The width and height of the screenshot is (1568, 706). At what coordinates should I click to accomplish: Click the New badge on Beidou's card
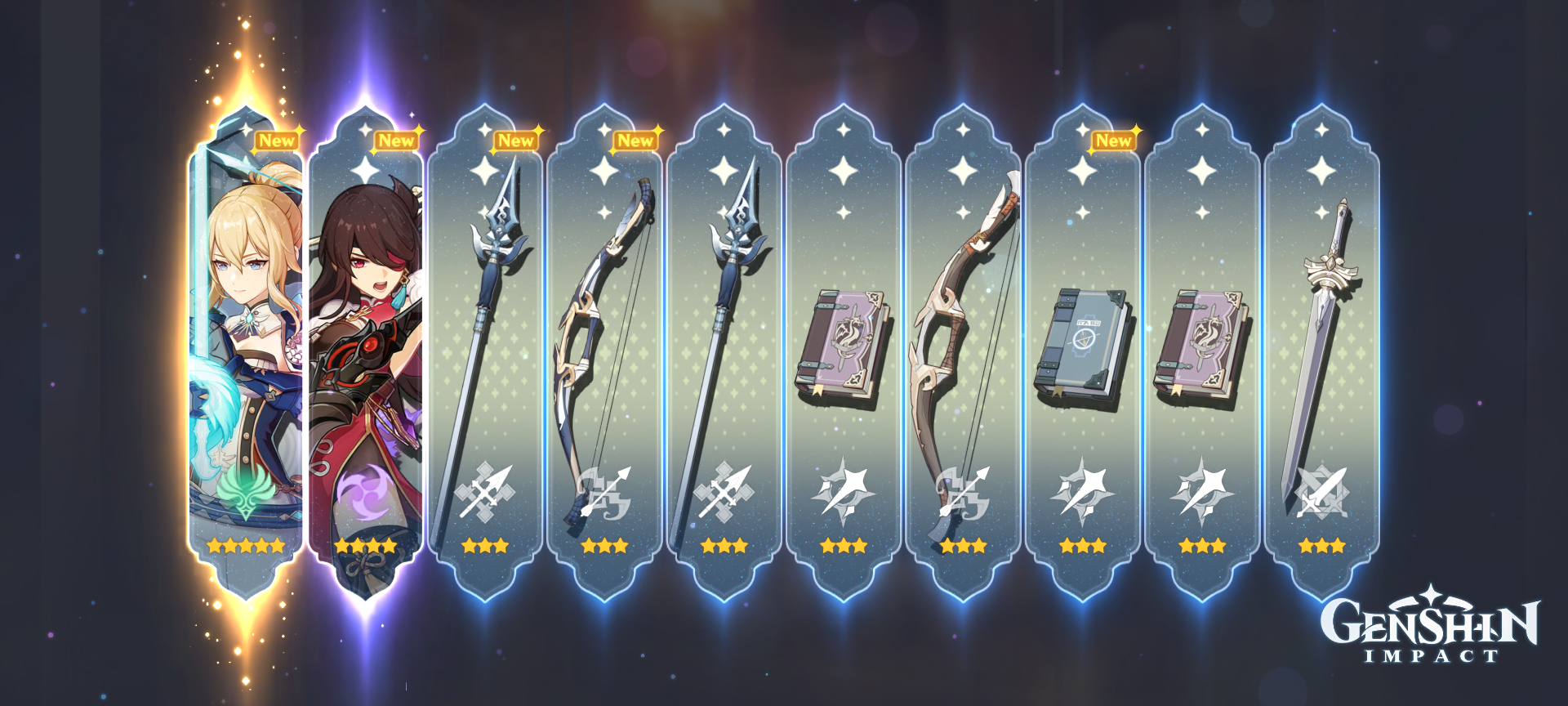tap(398, 140)
